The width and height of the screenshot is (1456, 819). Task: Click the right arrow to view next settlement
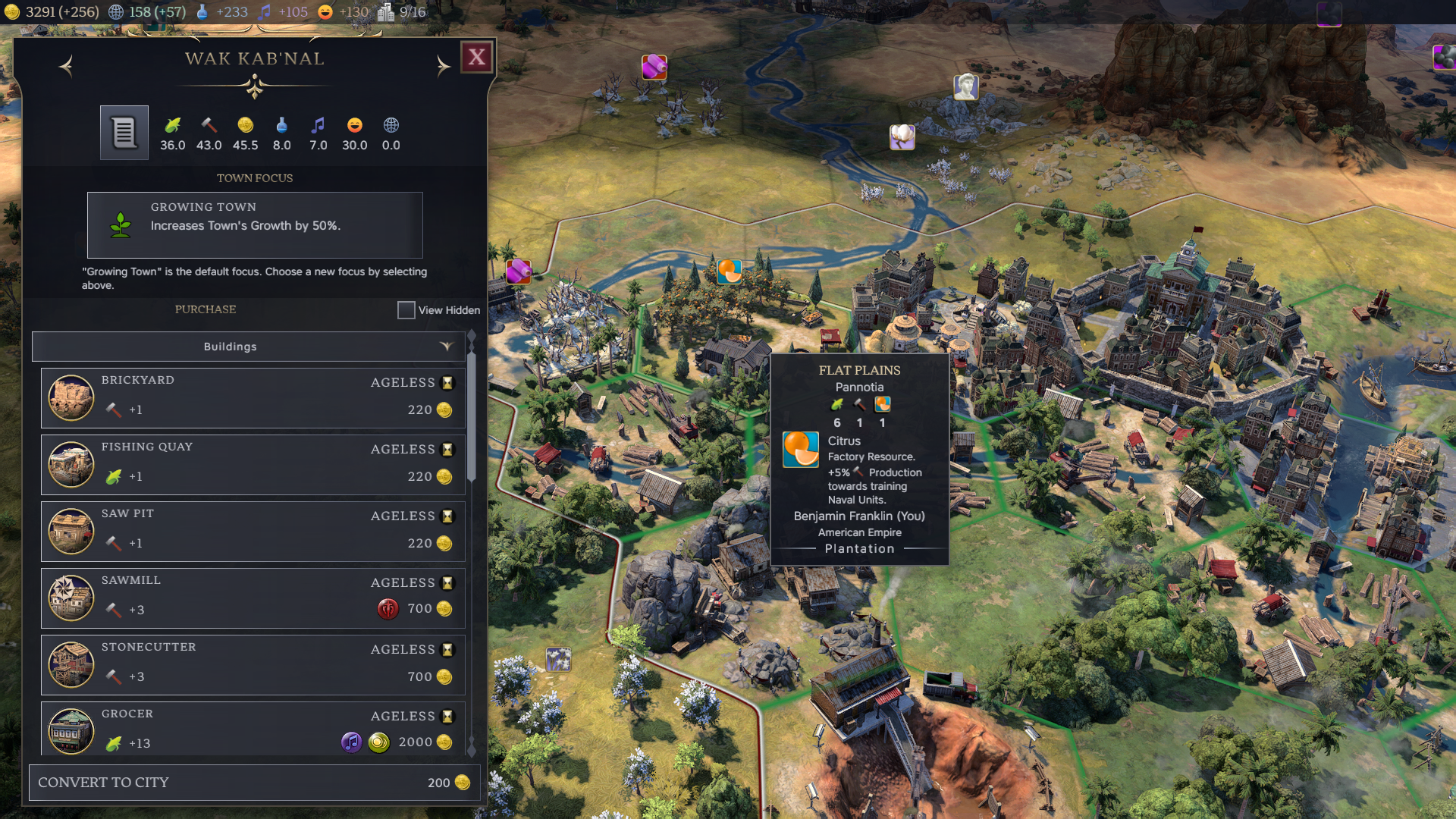[x=444, y=67]
